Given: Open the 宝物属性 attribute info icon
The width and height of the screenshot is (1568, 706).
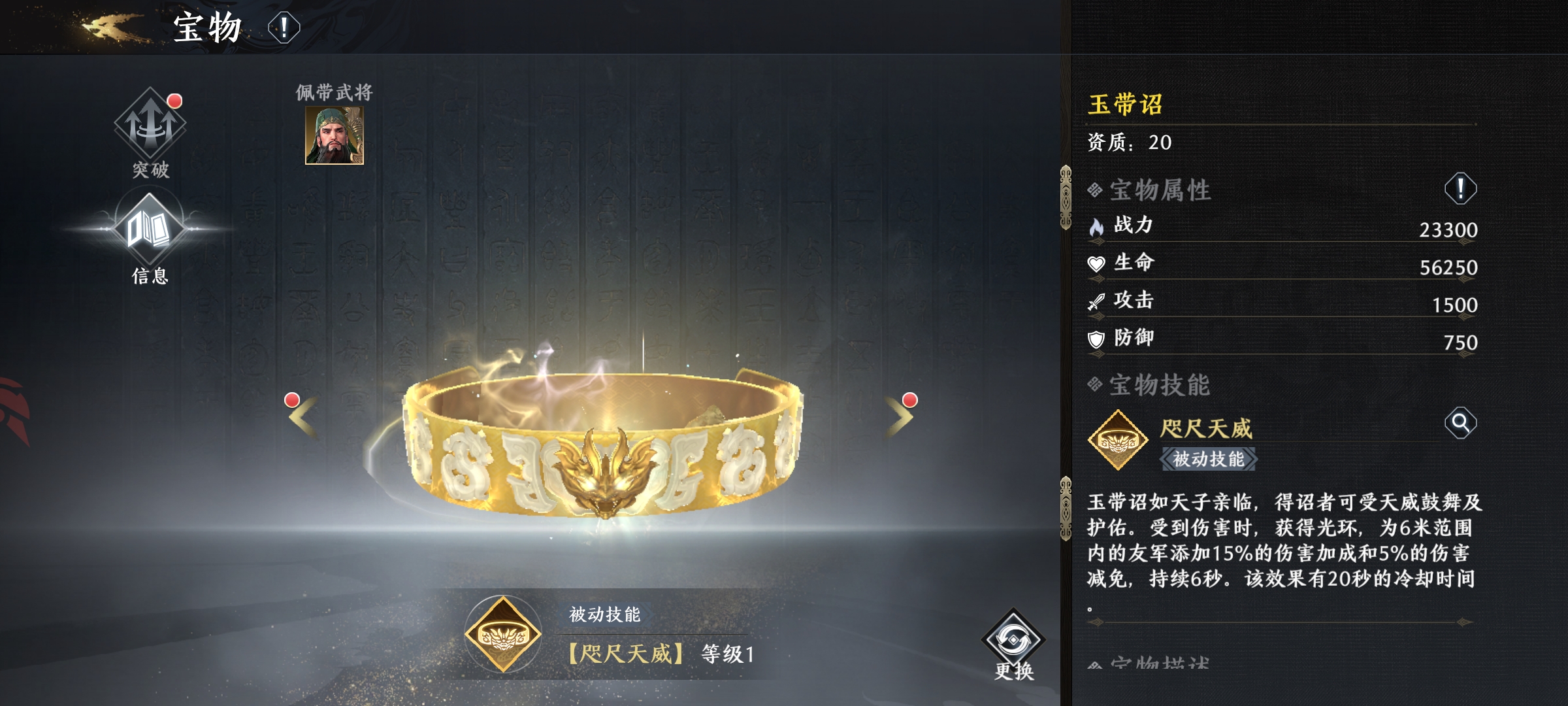Looking at the screenshot, I should (x=1460, y=190).
